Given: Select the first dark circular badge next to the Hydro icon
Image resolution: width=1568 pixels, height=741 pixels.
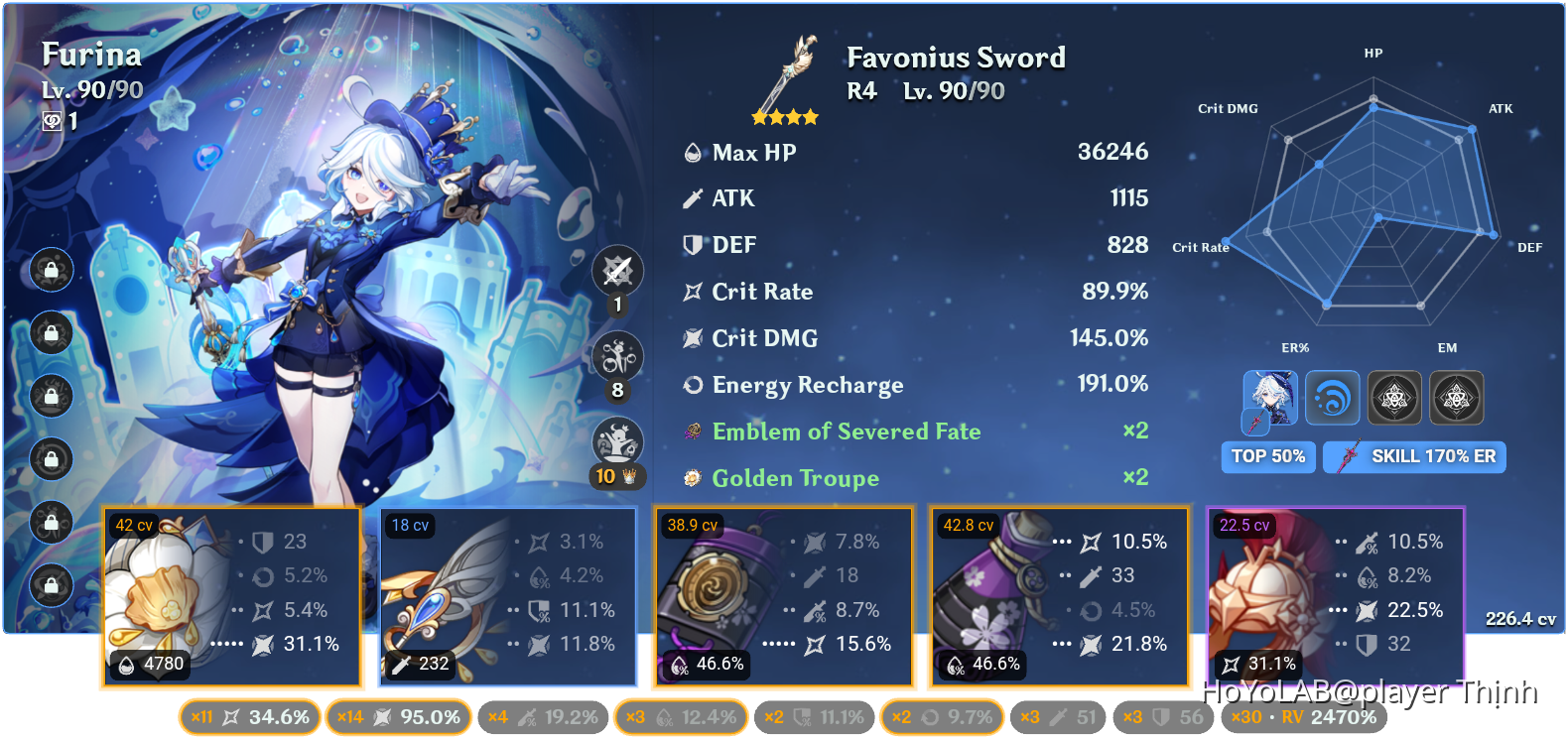Looking at the screenshot, I should pos(1393,397).
